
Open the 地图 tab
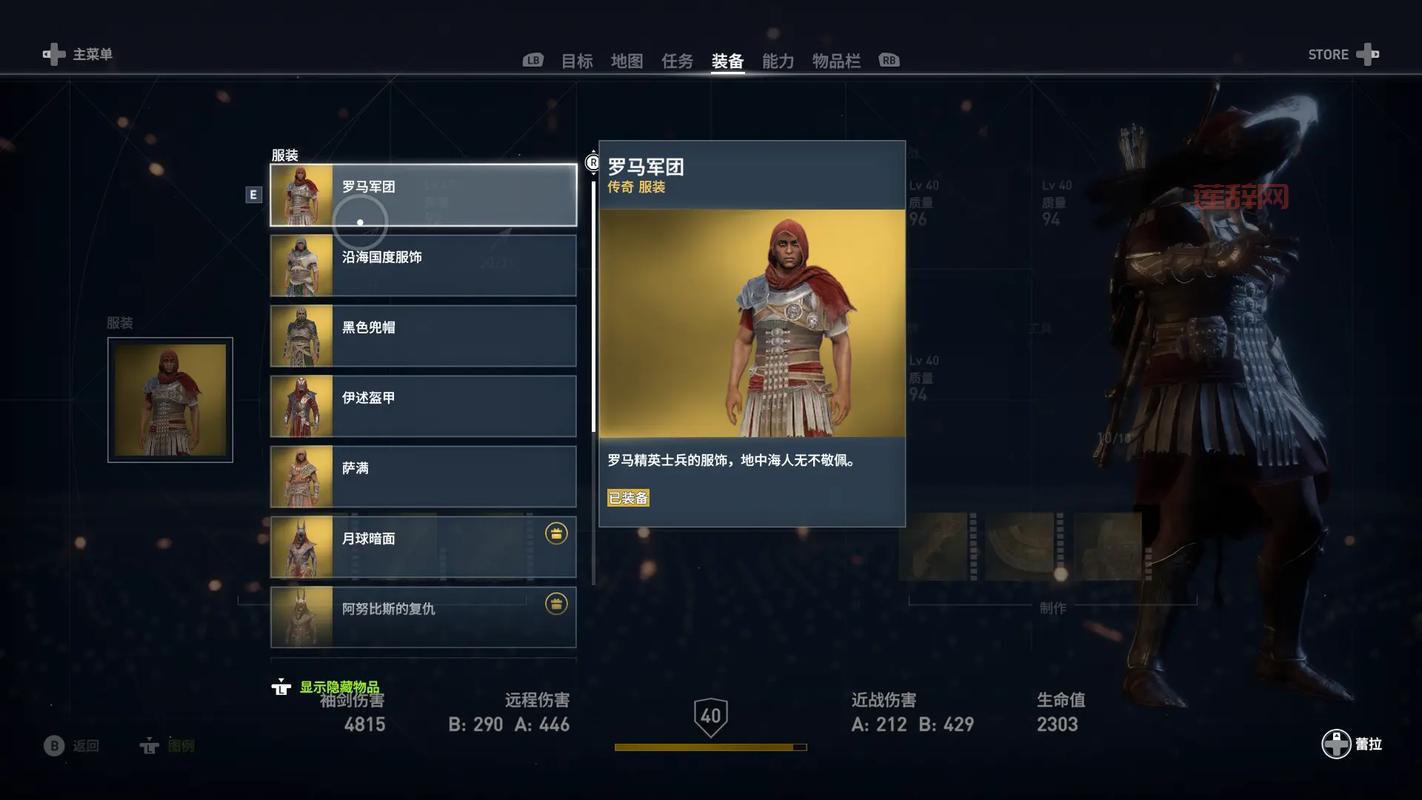tap(627, 61)
